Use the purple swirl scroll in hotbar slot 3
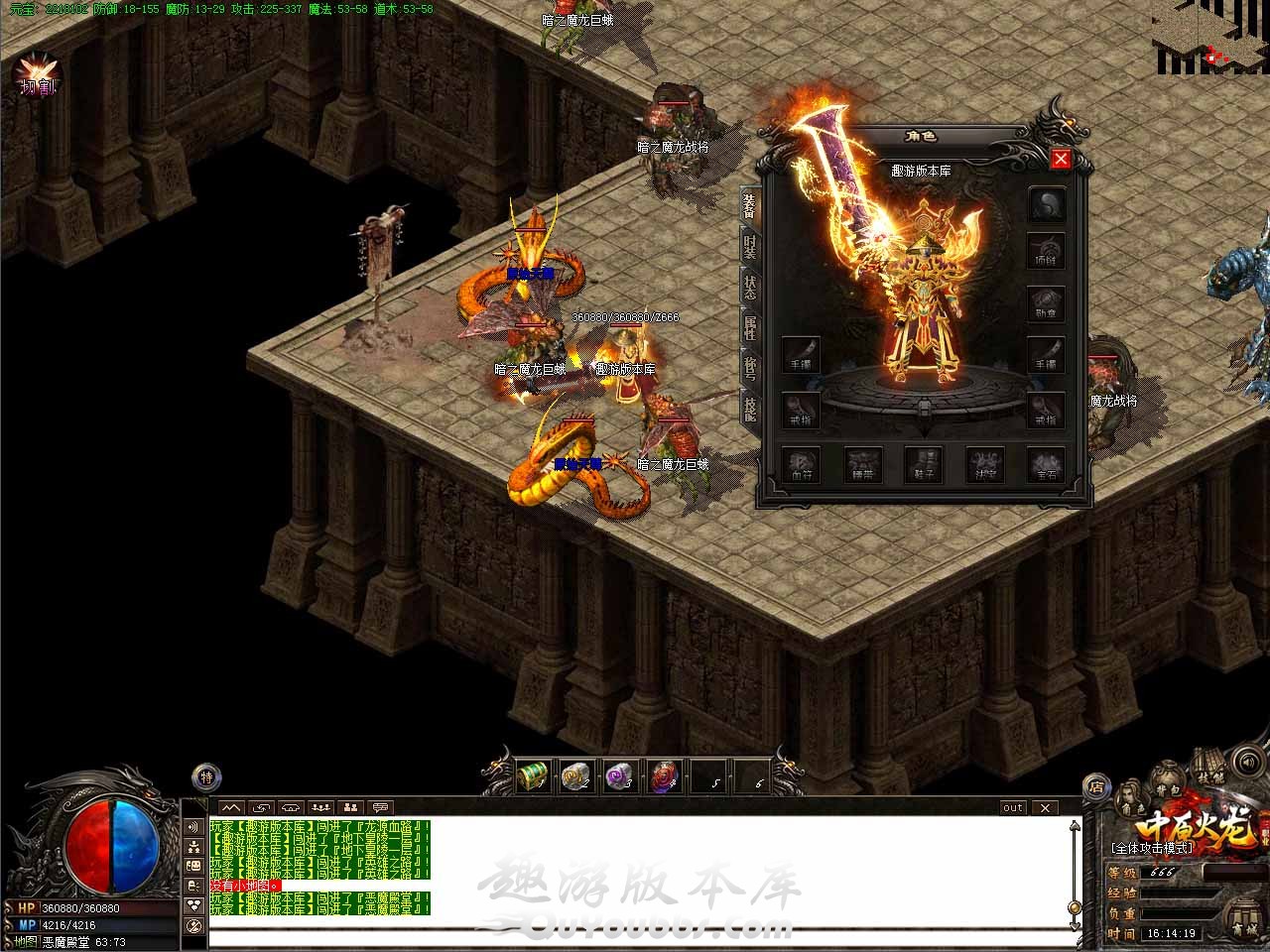The image size is (1270, 952). pos(620,775)
